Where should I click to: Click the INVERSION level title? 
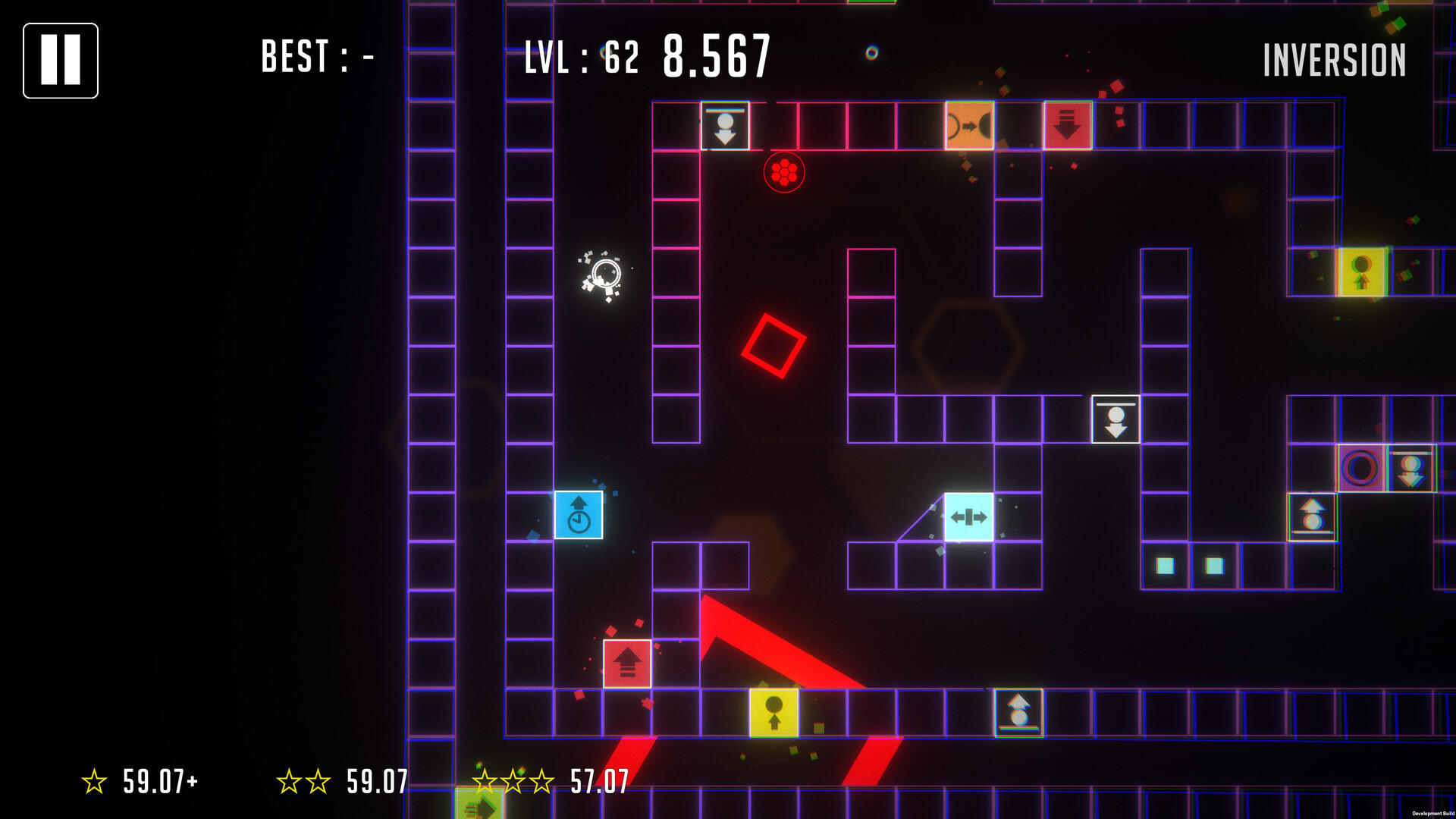point(1335,59)
